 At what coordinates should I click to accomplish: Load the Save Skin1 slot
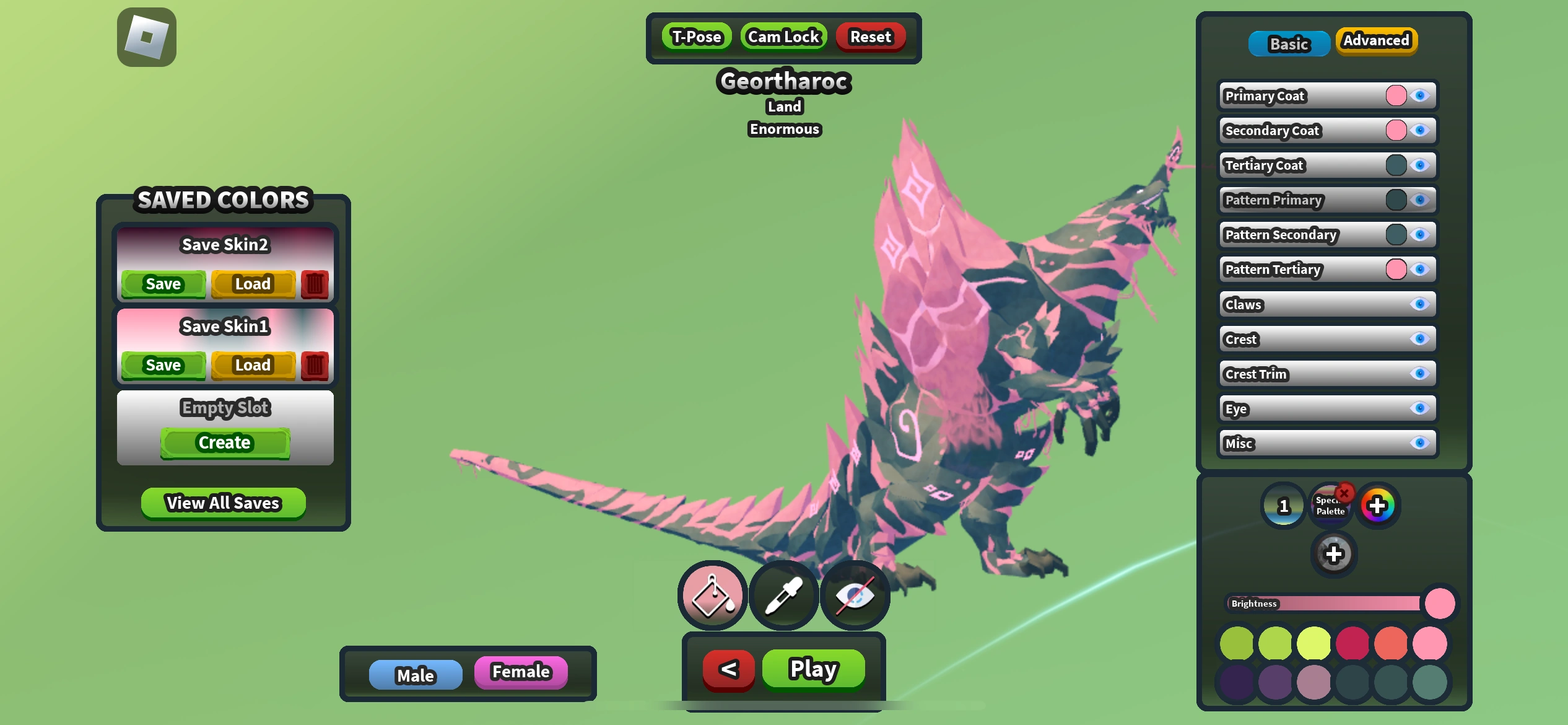253,365
